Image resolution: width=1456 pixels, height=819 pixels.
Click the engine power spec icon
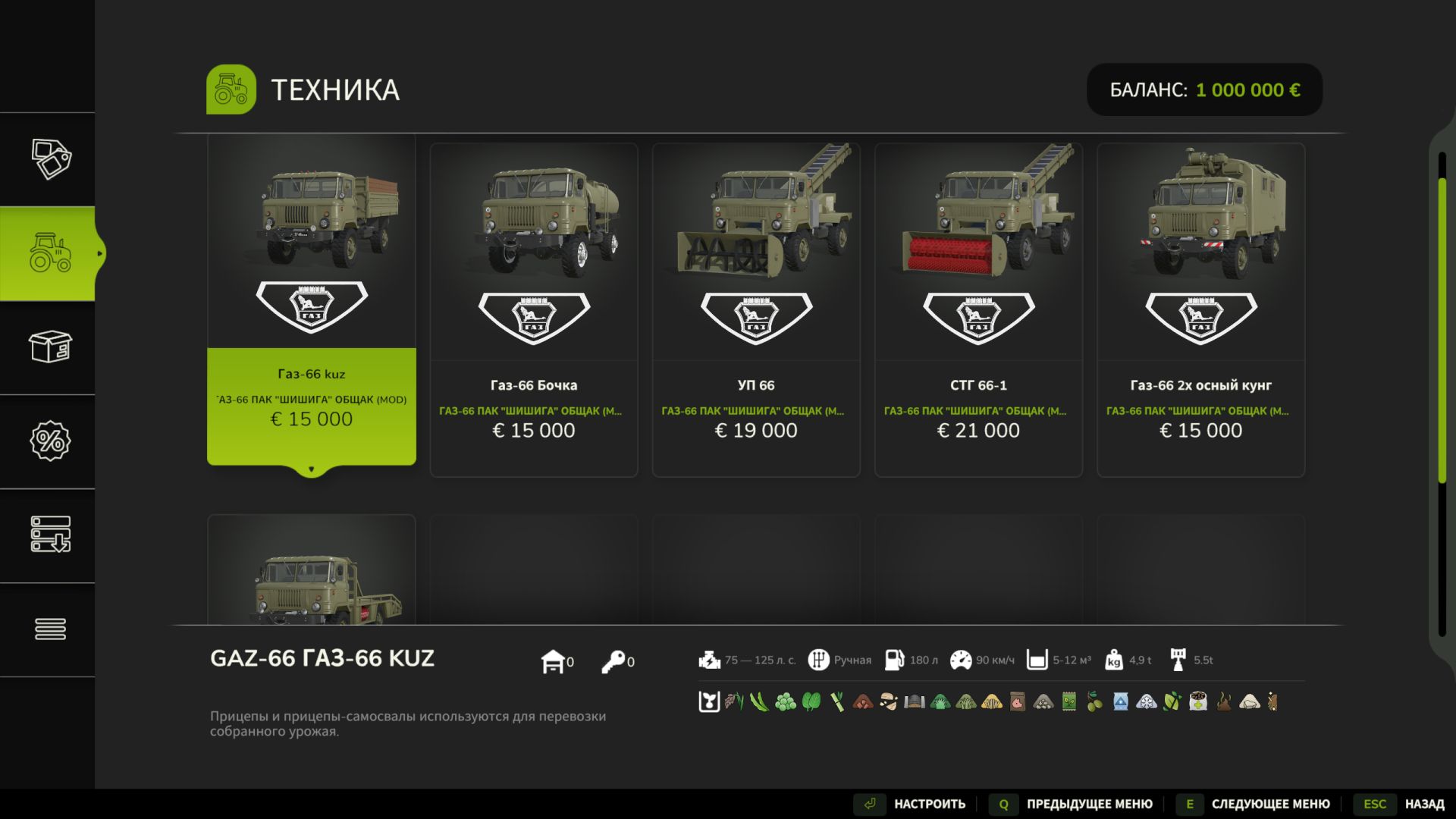[710, 660]
